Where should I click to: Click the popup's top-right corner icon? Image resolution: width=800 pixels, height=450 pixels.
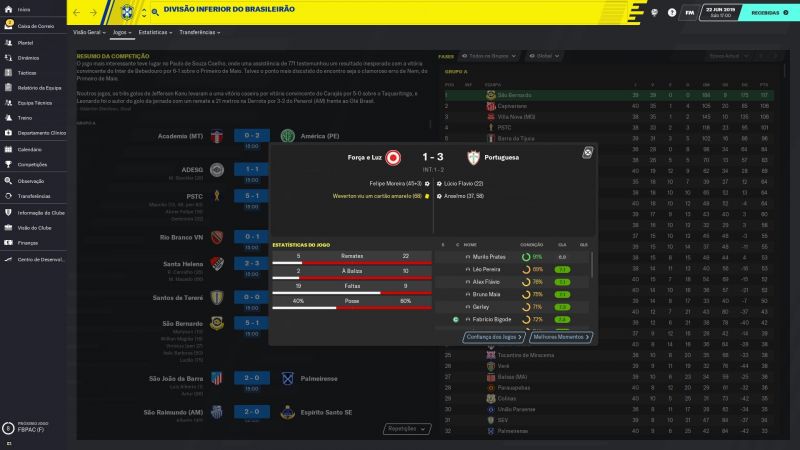587,152
